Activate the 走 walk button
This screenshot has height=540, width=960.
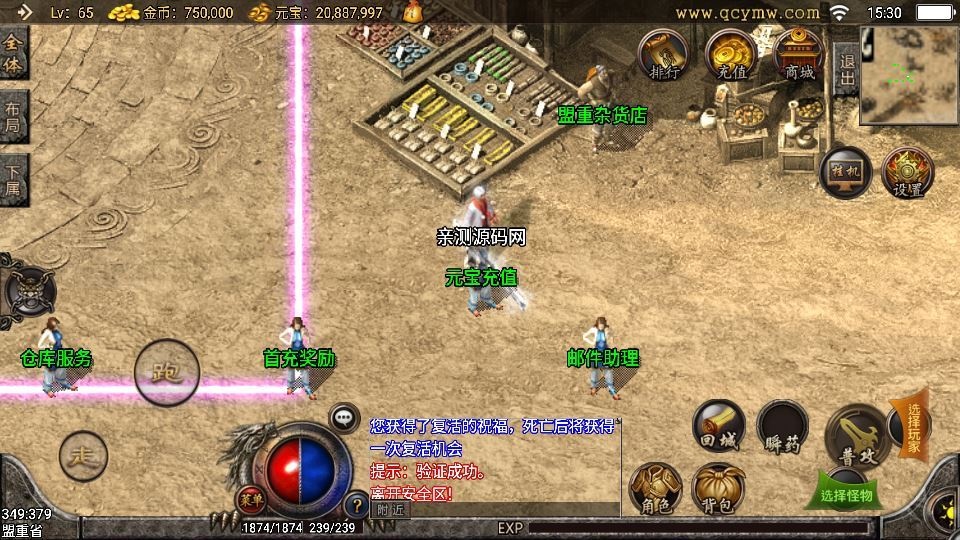[x=82, y=457]
